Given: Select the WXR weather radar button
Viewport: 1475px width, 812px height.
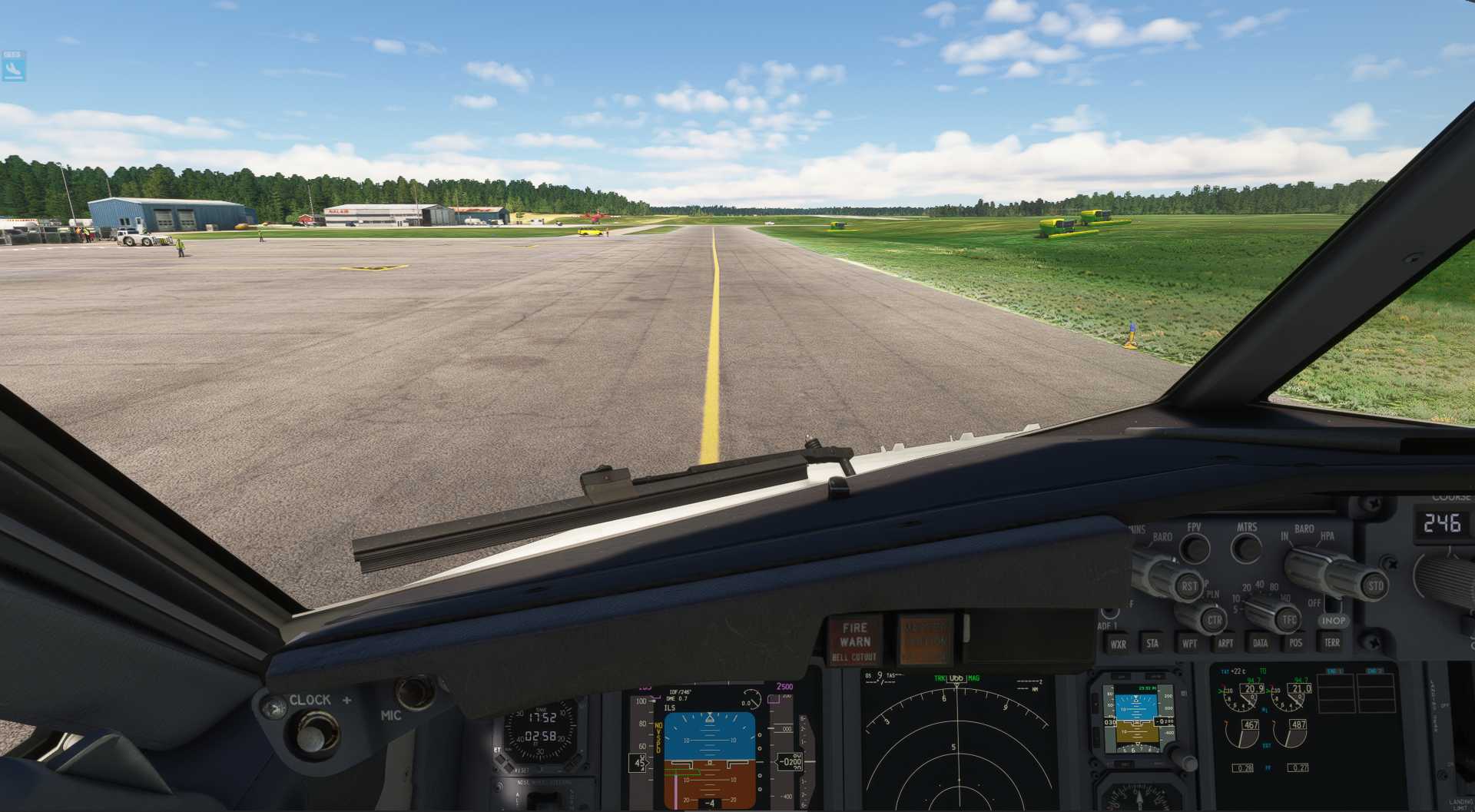Looking at the screenshot, I should [1120, 644].
